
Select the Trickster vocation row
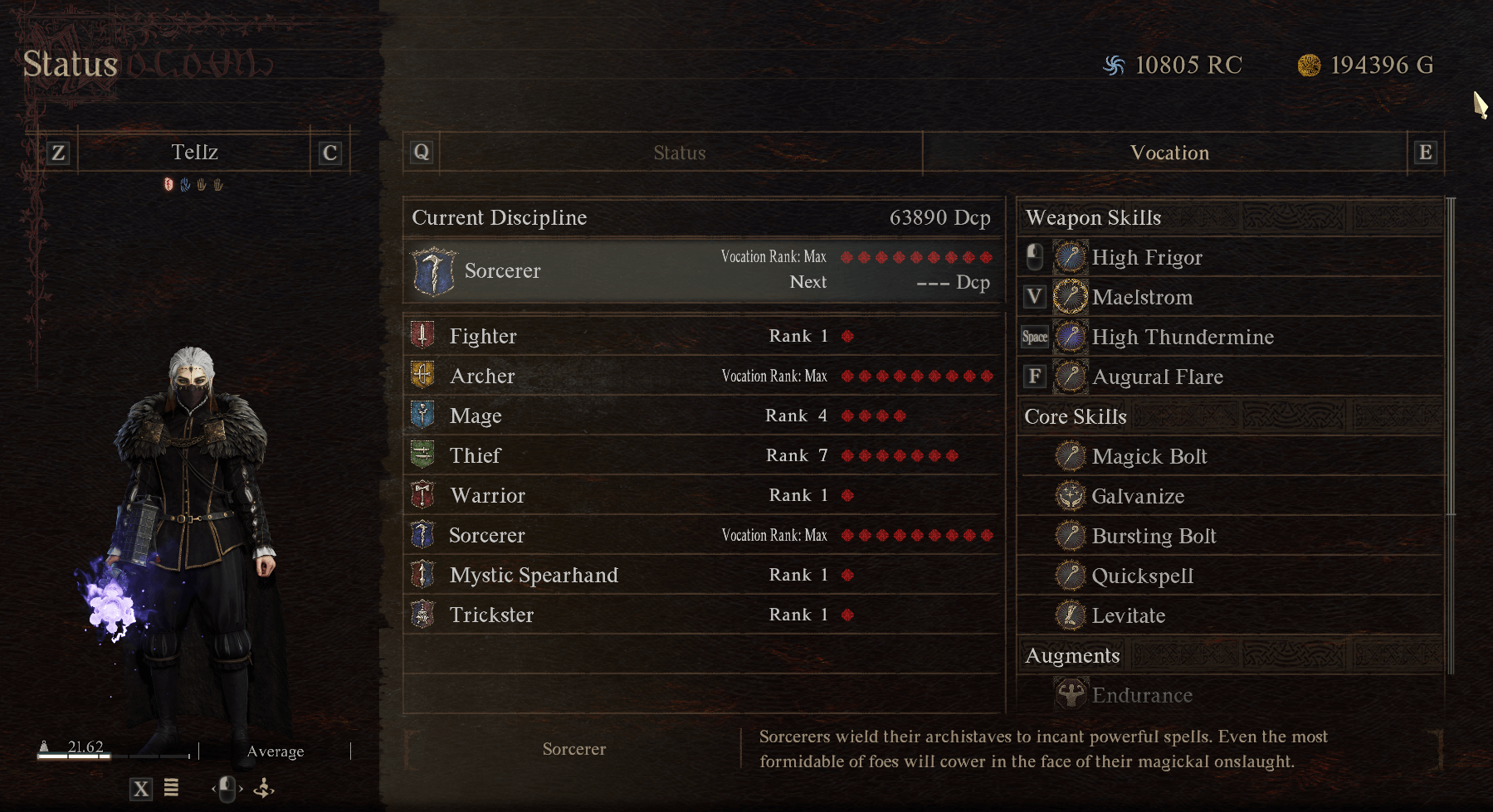tap(702, 615)
